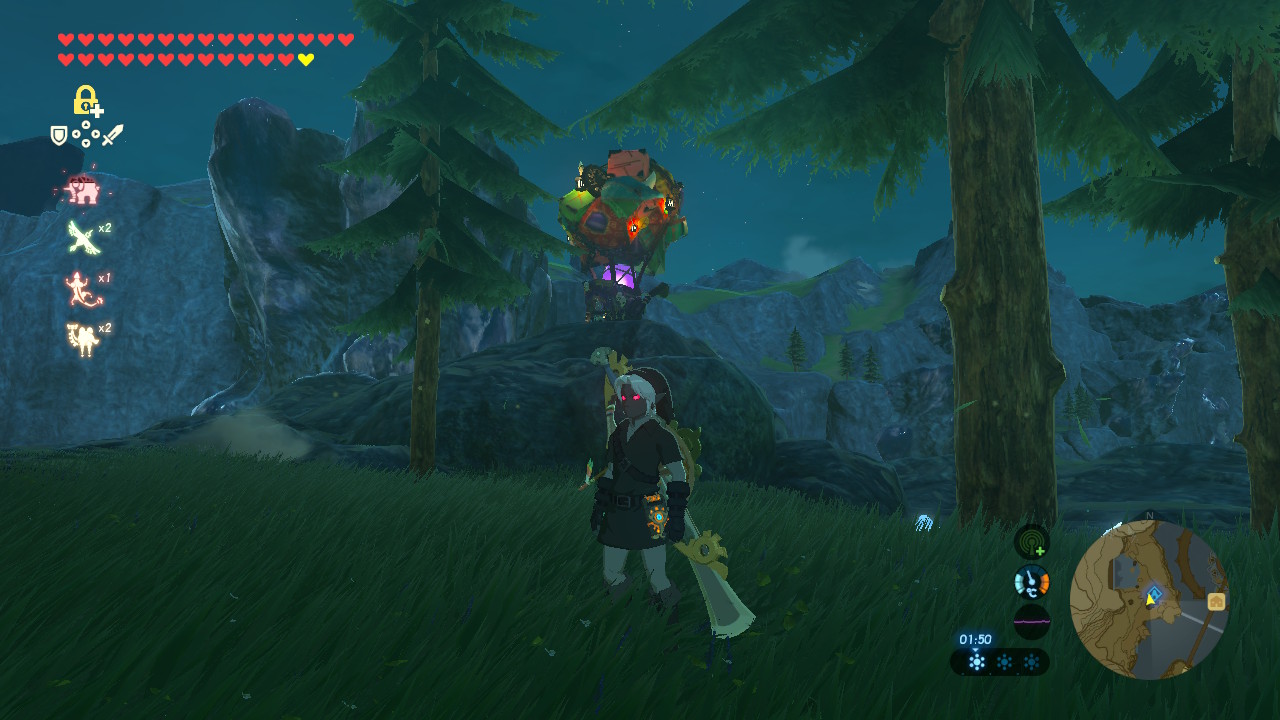Click the temperature gauge dial

tap(1031, 582)
